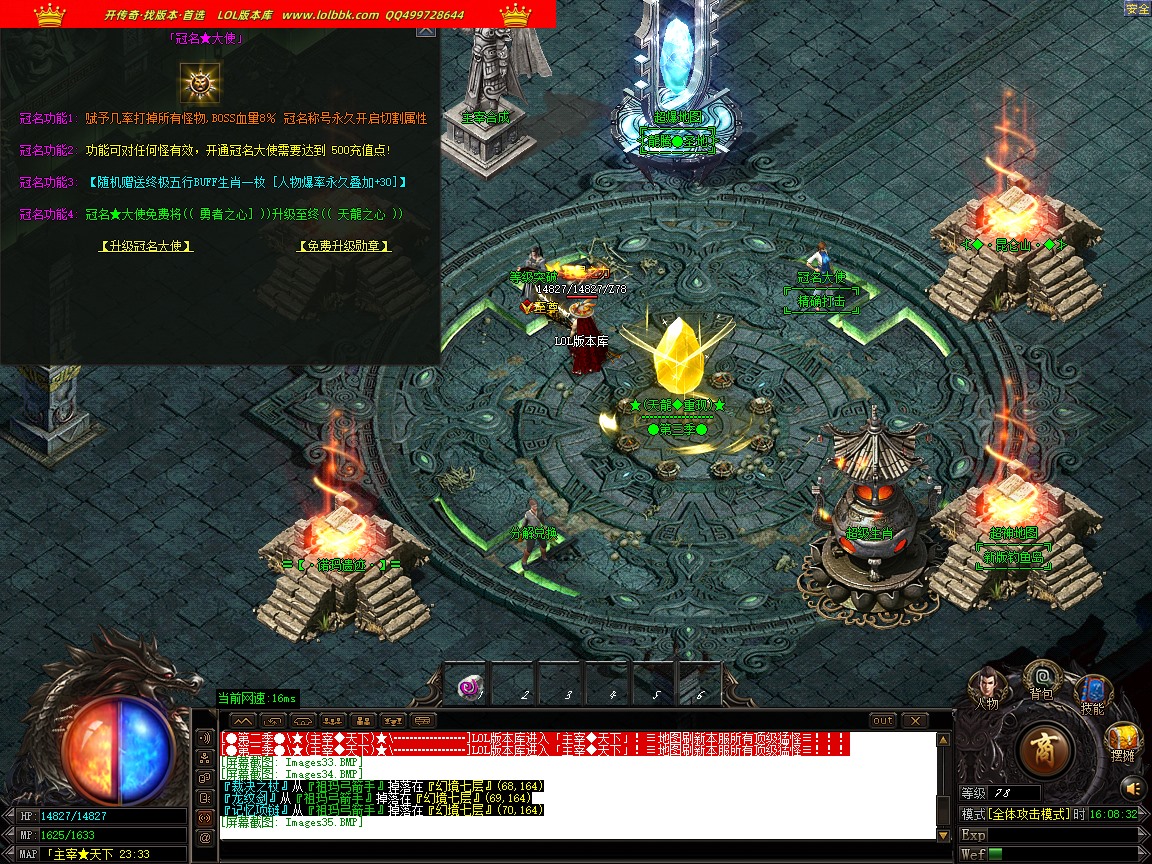Open the round 商 shop button
1152x864 pixels.
click(1046, 748)
